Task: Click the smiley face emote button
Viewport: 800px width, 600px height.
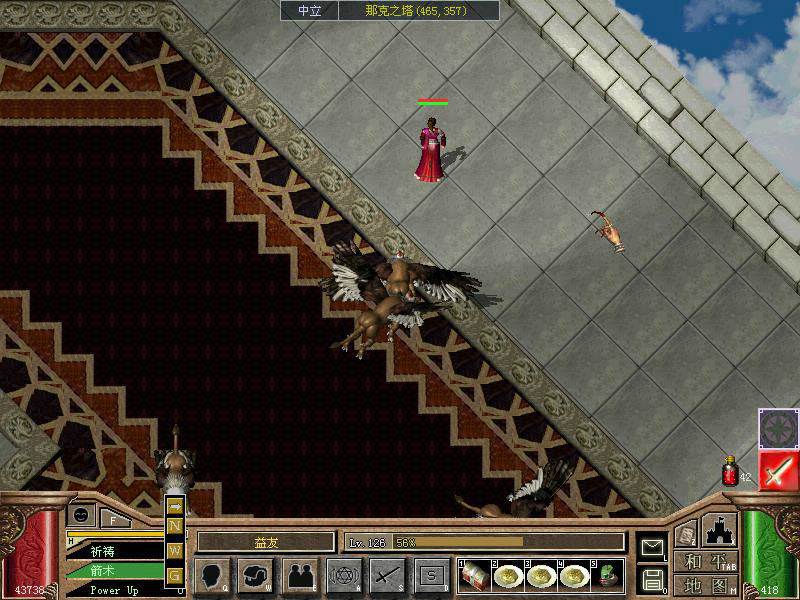Action: pyautogui.click(x=81, y=515)
